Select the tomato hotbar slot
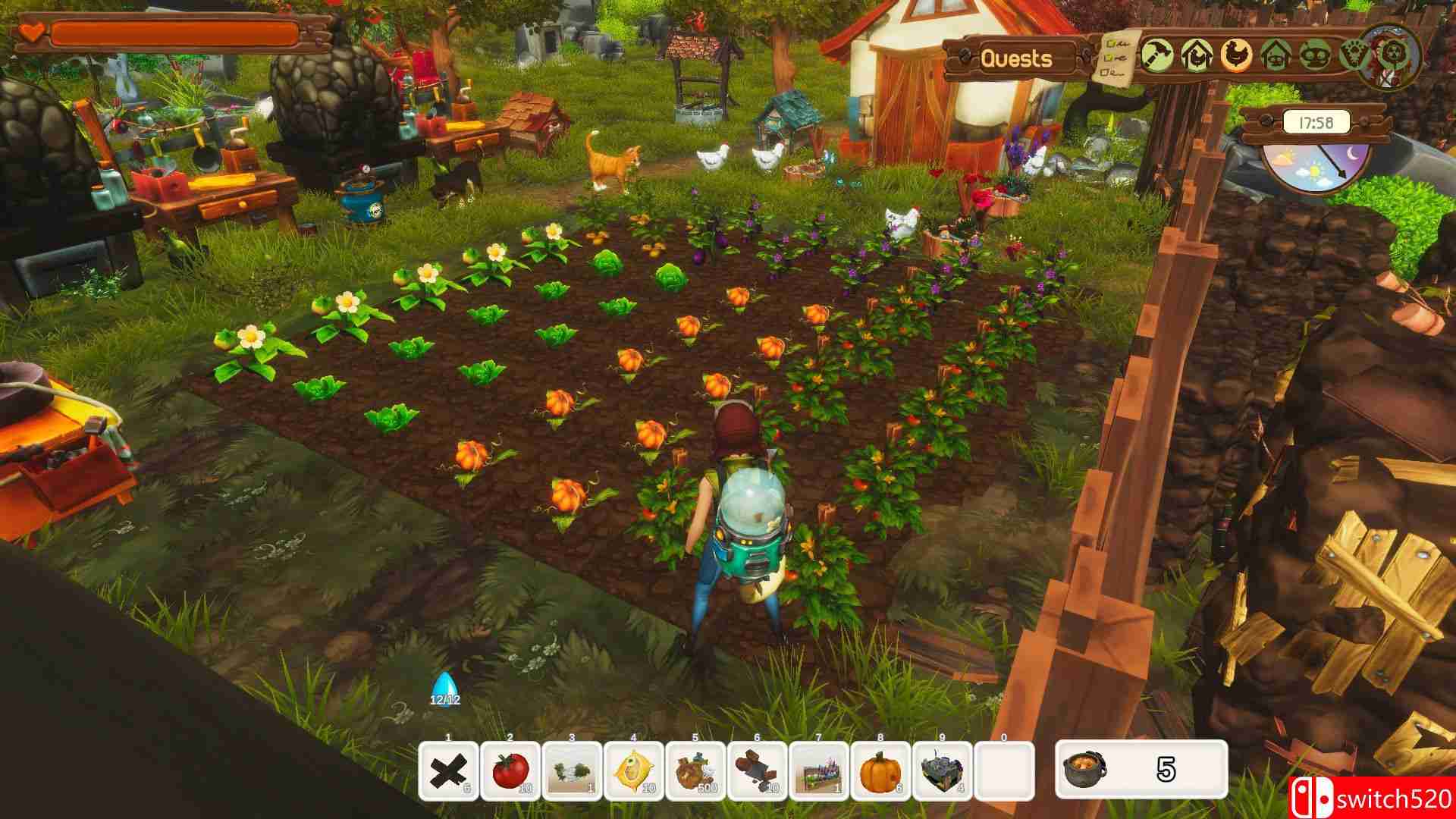The height and width of the screenshot is (819, 1456). click(510, 771)
